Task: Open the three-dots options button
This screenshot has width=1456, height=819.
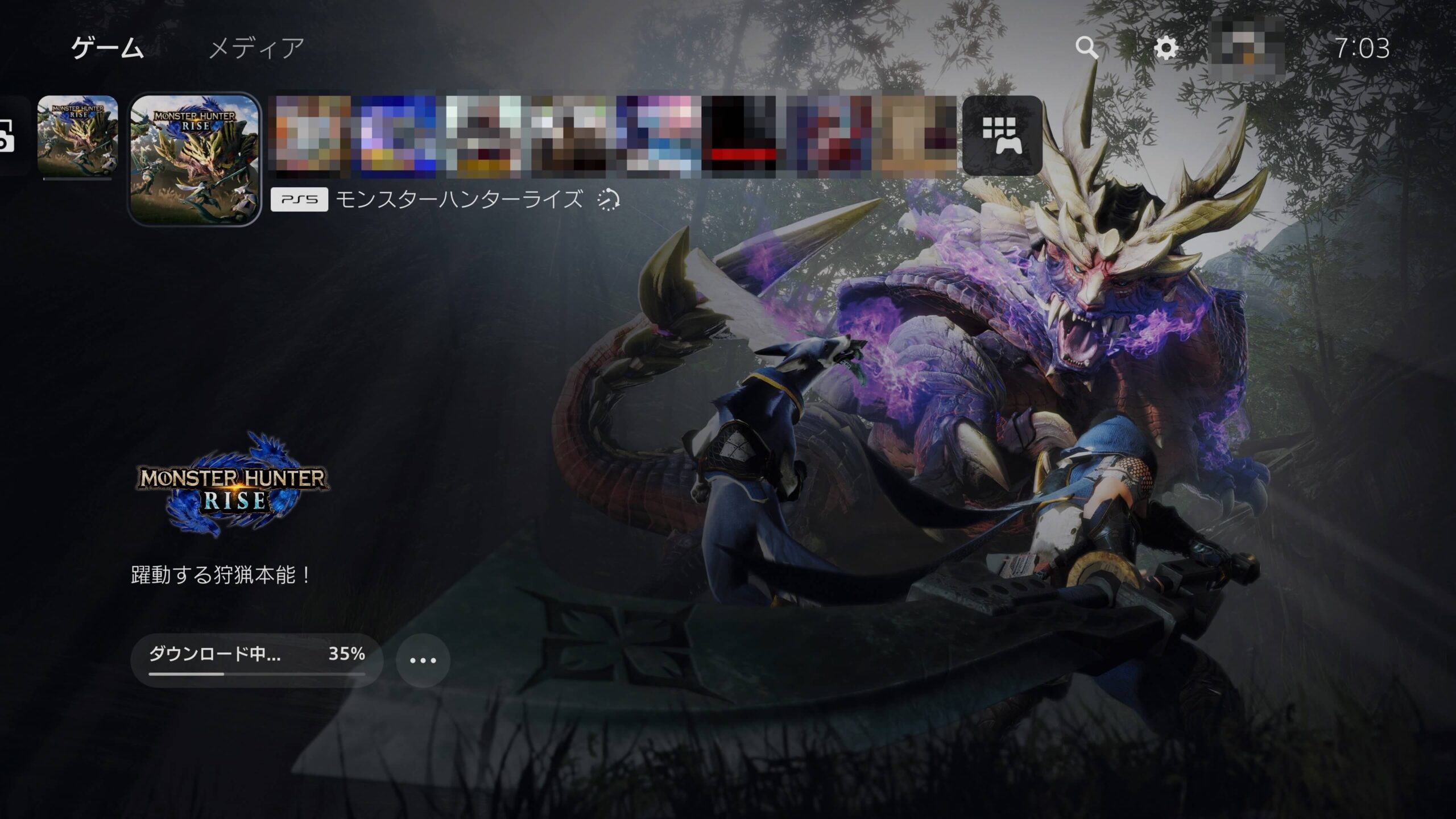Action: point(423,660)
